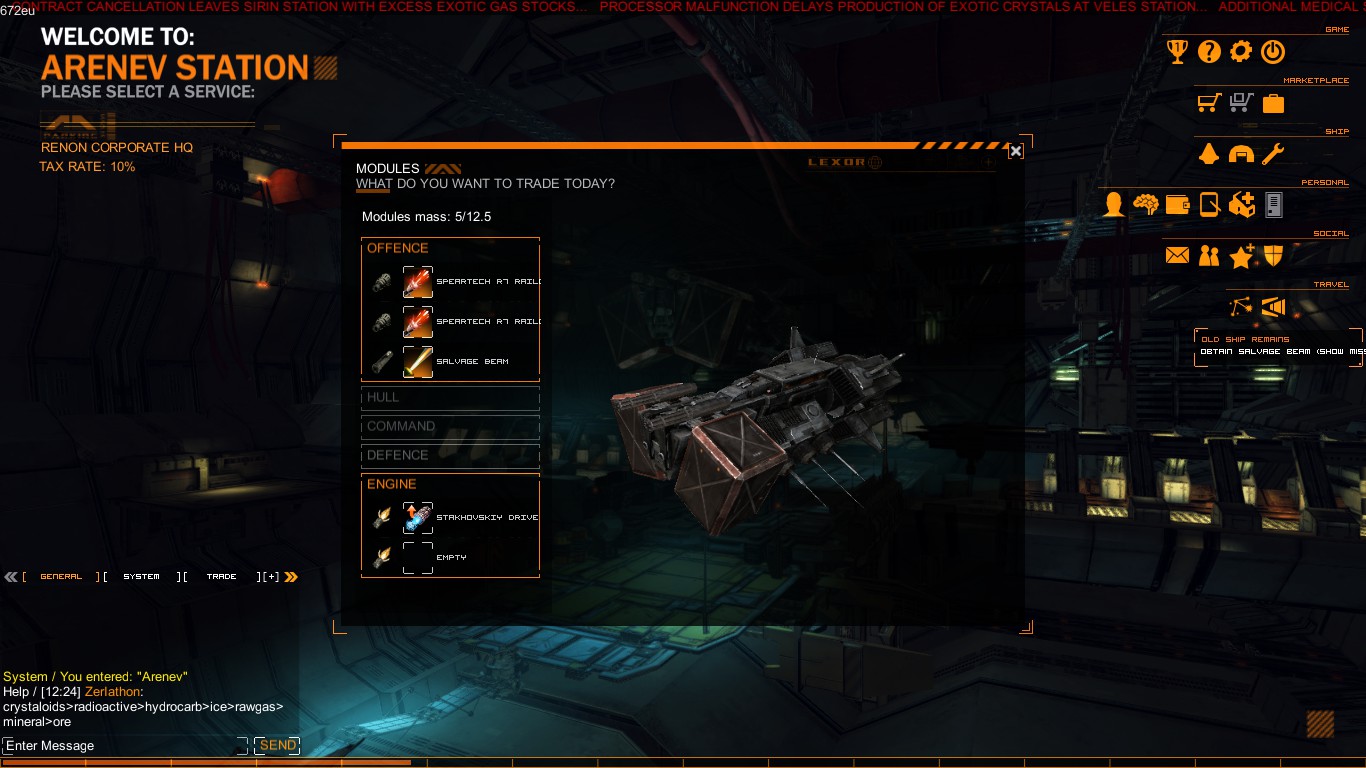This screenshot has height=768, width=1366.
Task: Focus the Enter Message chat field
Action: (120, 746)
